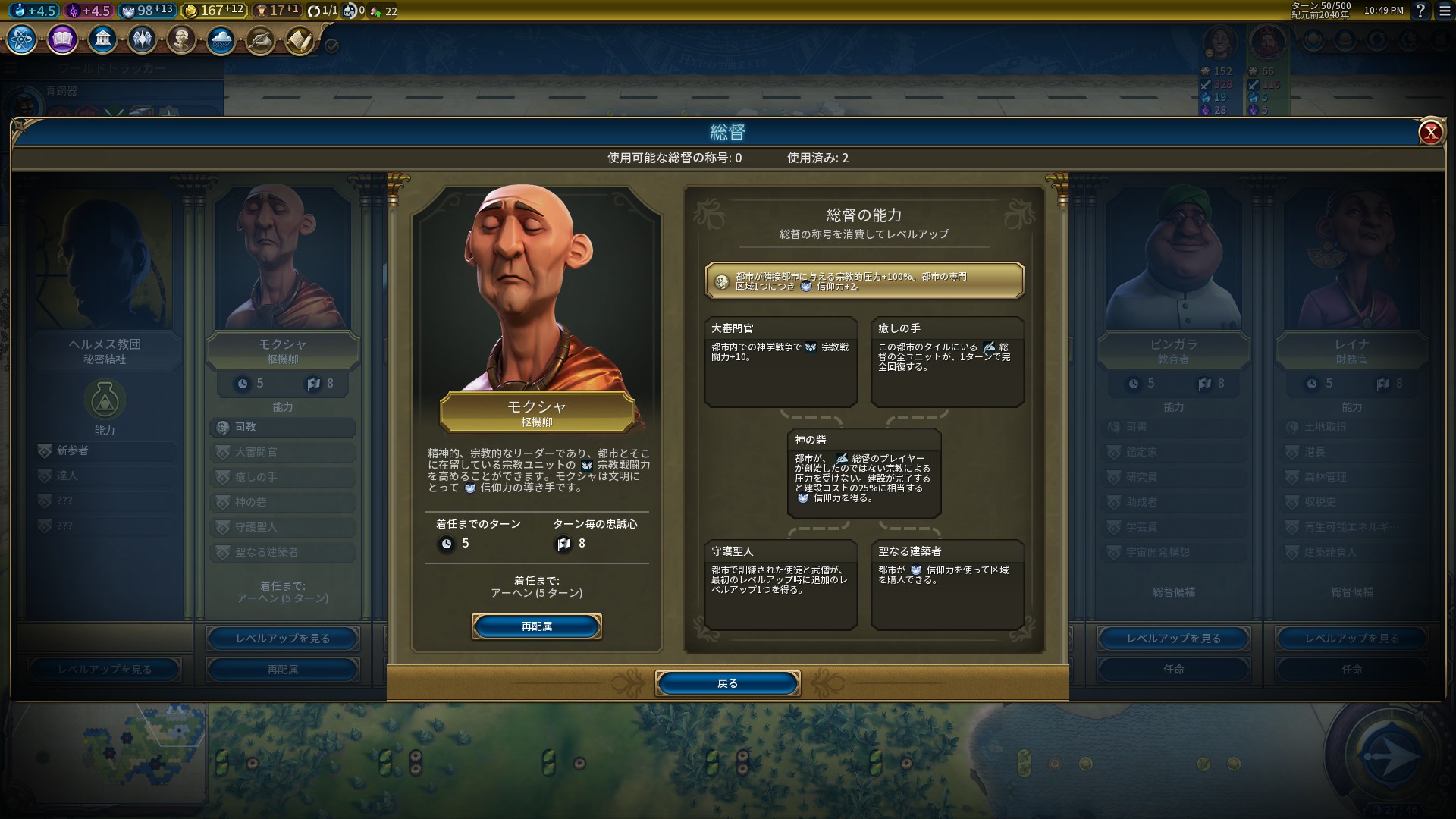This screenshot has width=1456, height=819.
Task: Open the science research tree icon
Action: pos(22,39)
